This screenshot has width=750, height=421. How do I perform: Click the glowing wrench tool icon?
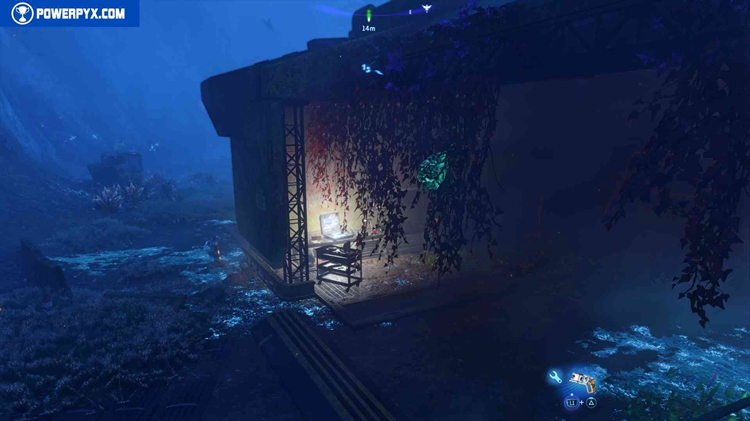pos(556,377)
